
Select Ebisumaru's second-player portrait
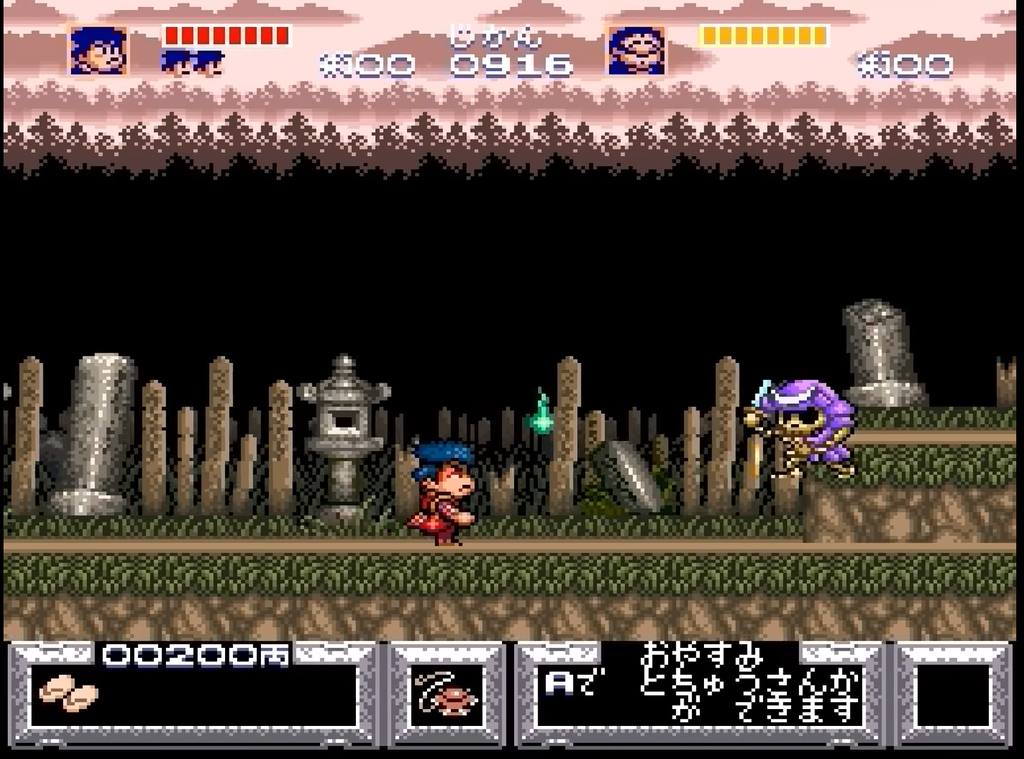tap(636, 50)
